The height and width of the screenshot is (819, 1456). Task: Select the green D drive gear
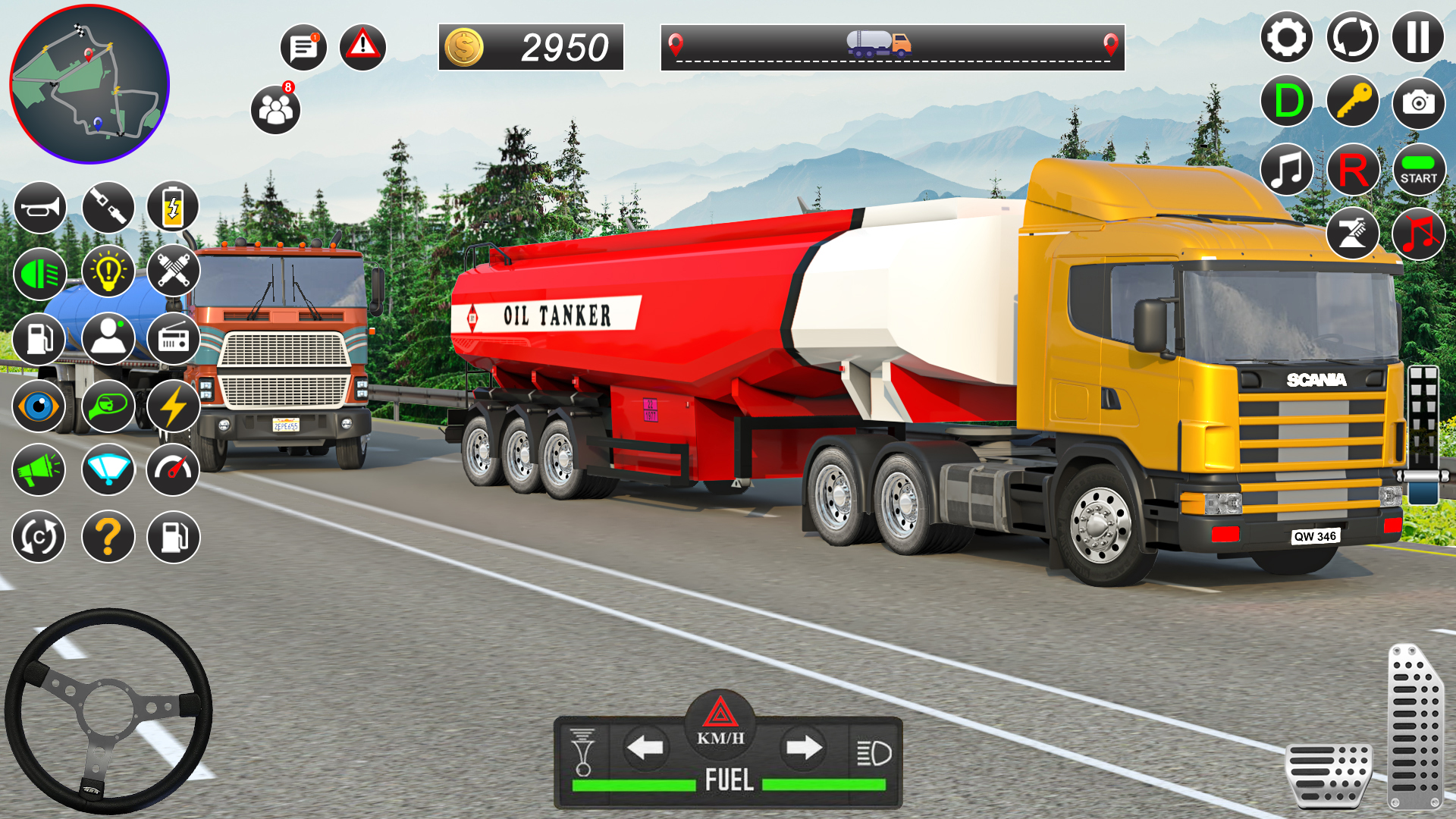pos(1288,102)
